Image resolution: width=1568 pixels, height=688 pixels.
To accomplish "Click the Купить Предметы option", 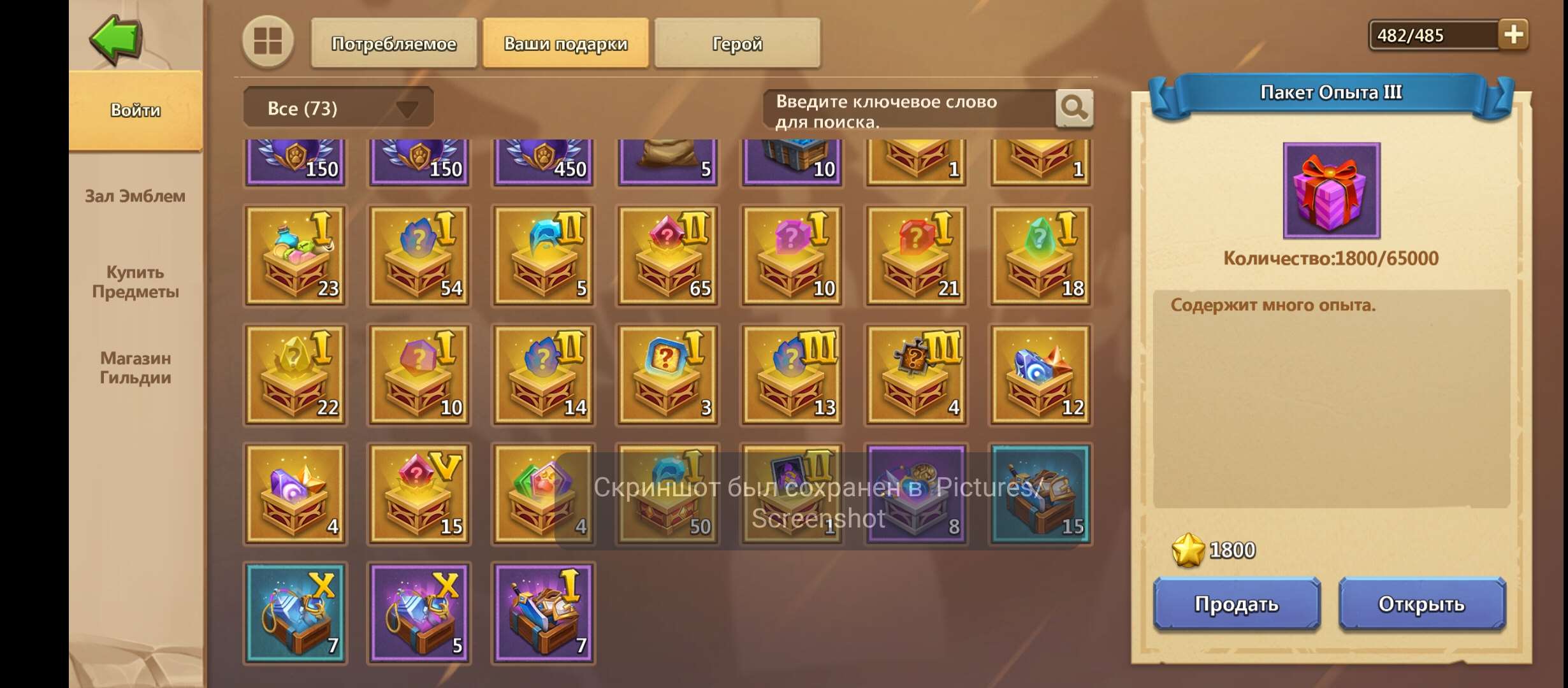I will click(x=134, y=282).
